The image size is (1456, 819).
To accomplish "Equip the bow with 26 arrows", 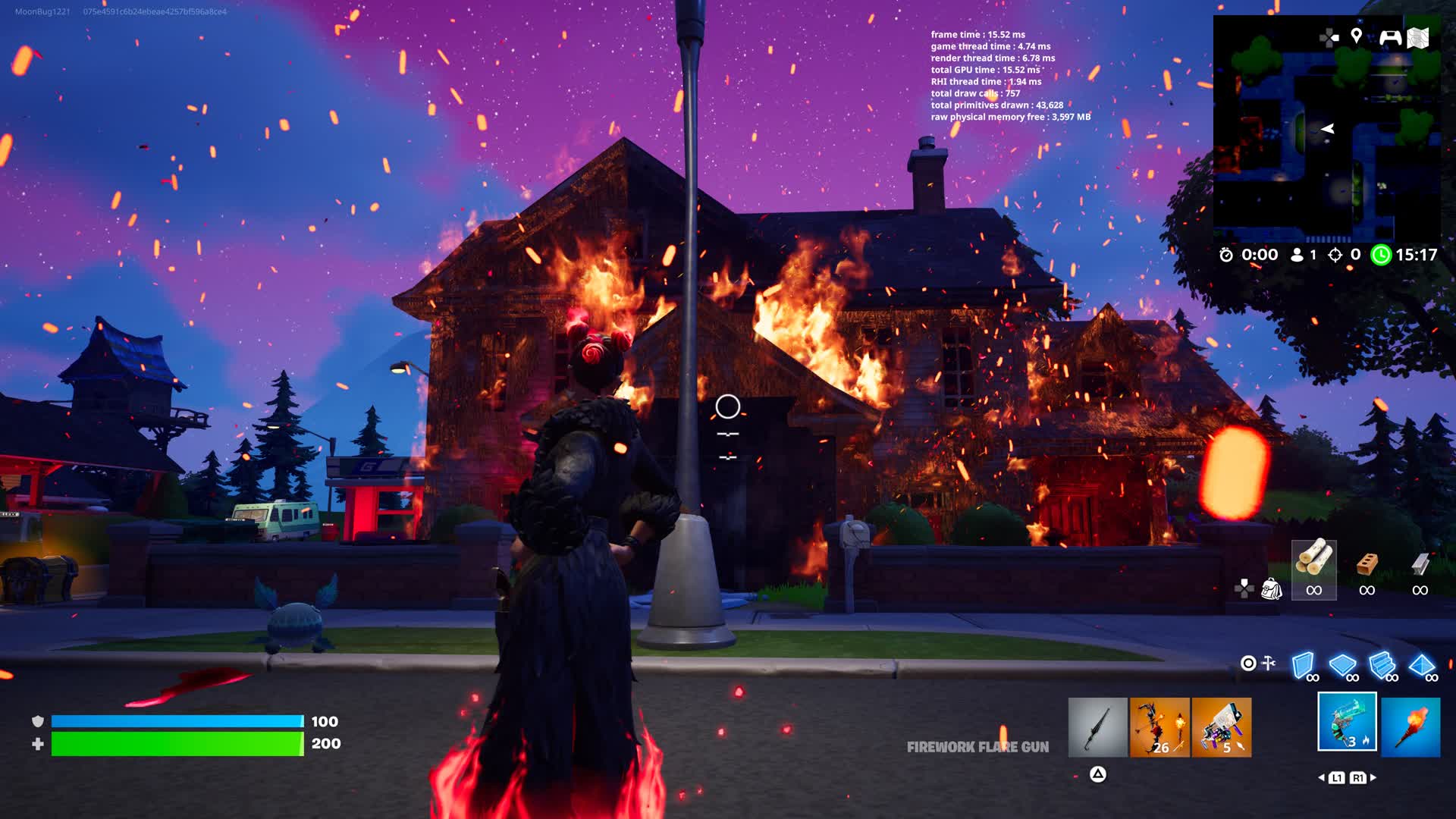I will click(1159, 728).
